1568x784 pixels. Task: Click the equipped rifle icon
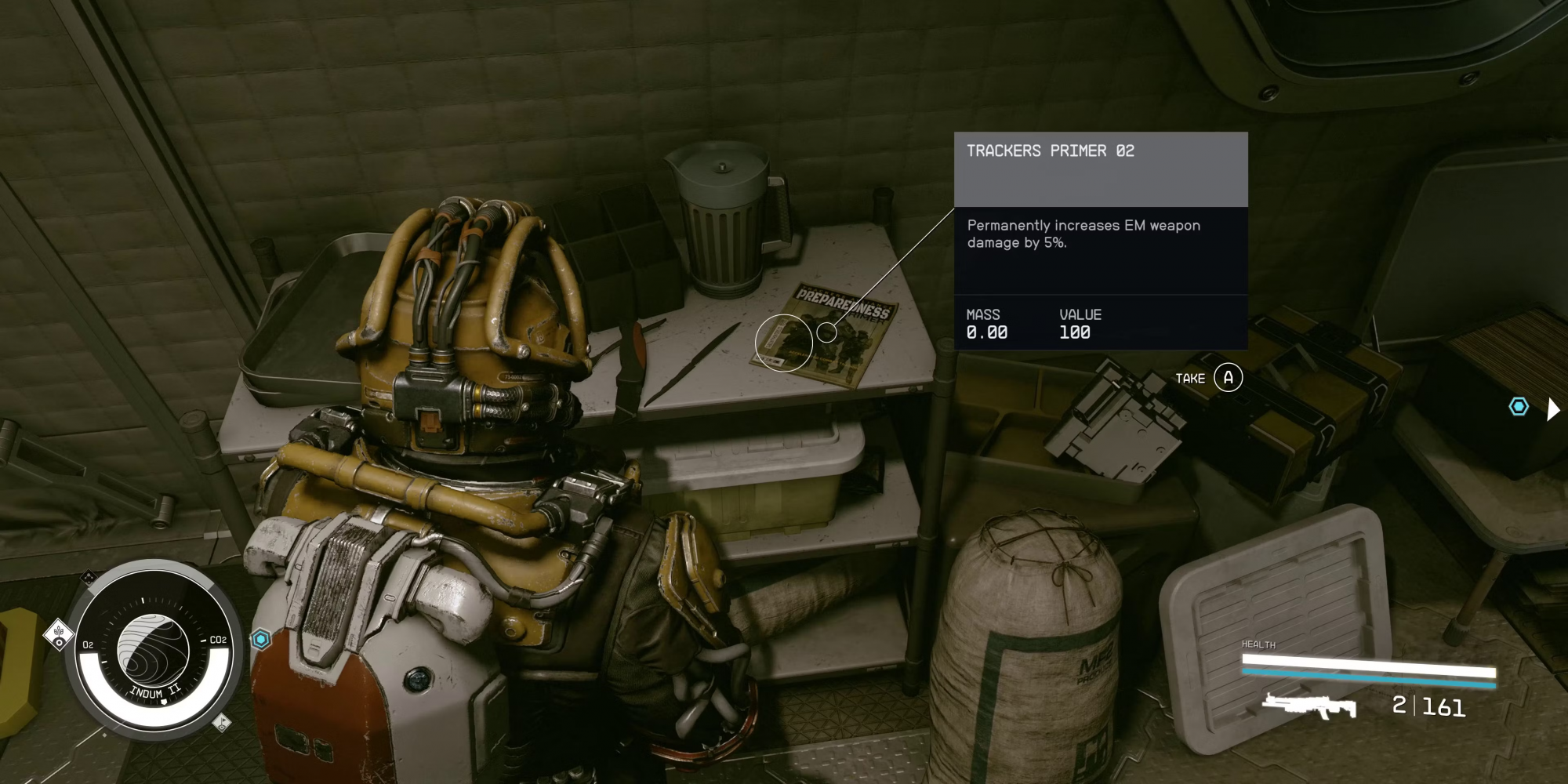click(x=1308, y=706)
